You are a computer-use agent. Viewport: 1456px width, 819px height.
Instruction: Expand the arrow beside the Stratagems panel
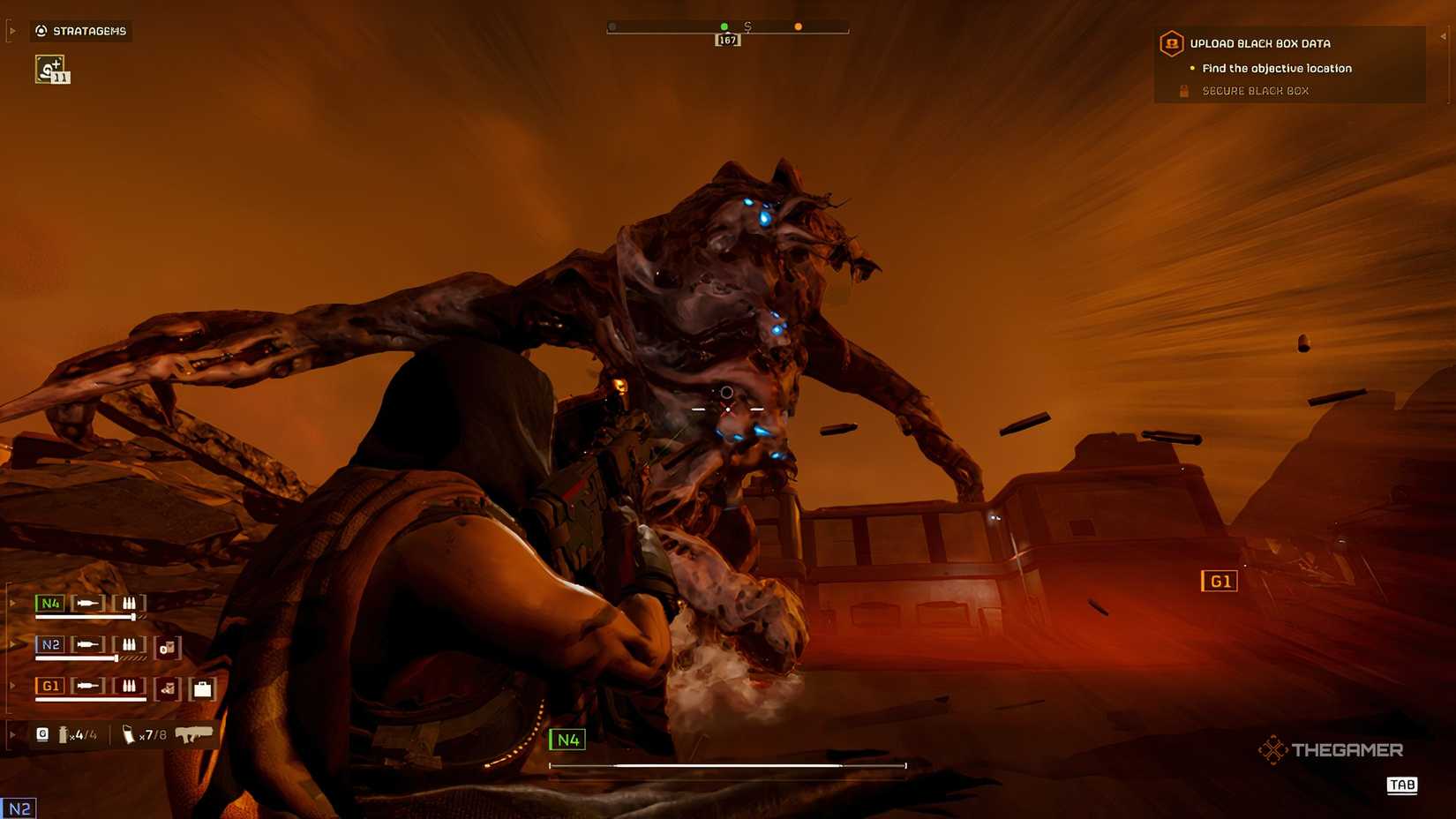tap(11, 31)
